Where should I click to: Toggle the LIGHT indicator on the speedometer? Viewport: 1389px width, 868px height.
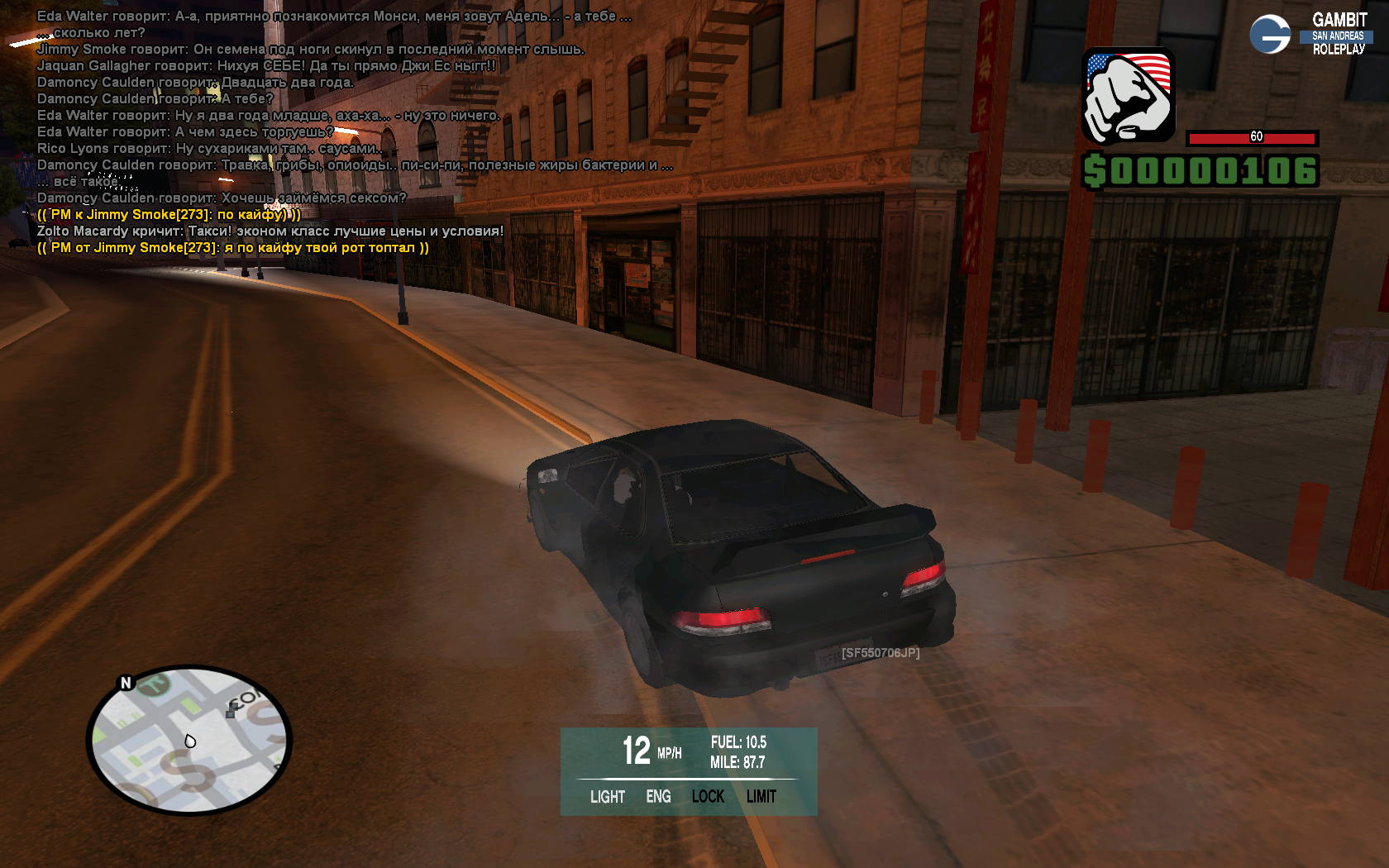[608, 797]
